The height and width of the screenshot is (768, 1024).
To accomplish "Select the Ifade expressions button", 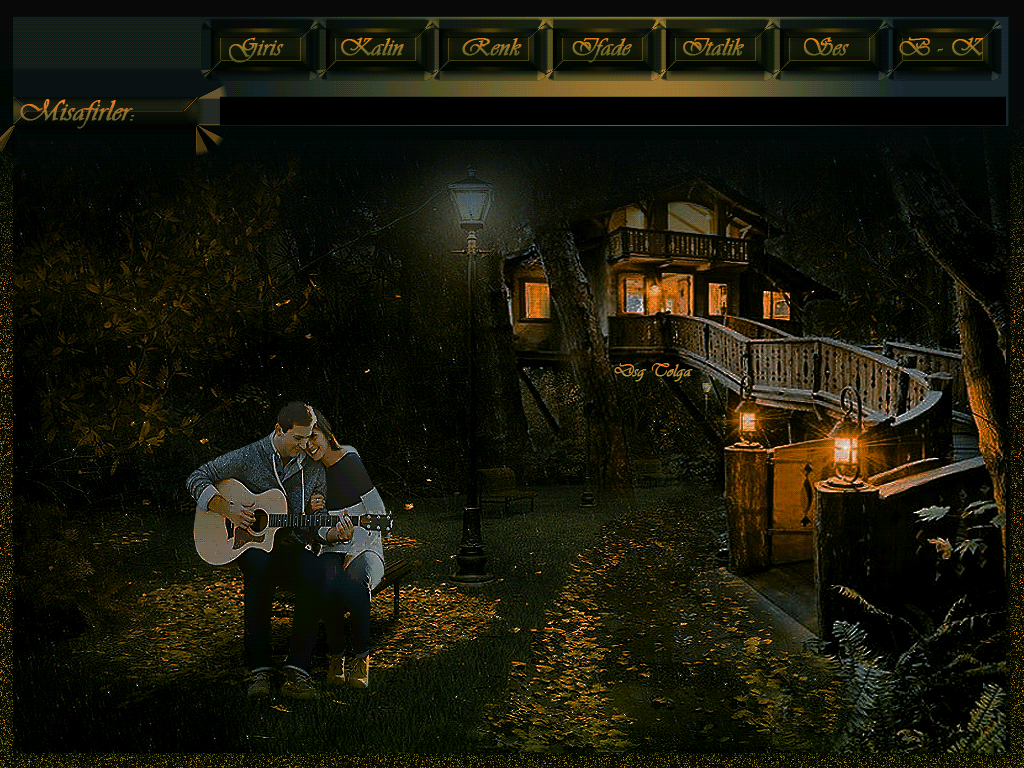I will pyautogui.click(x=602, y=48).
